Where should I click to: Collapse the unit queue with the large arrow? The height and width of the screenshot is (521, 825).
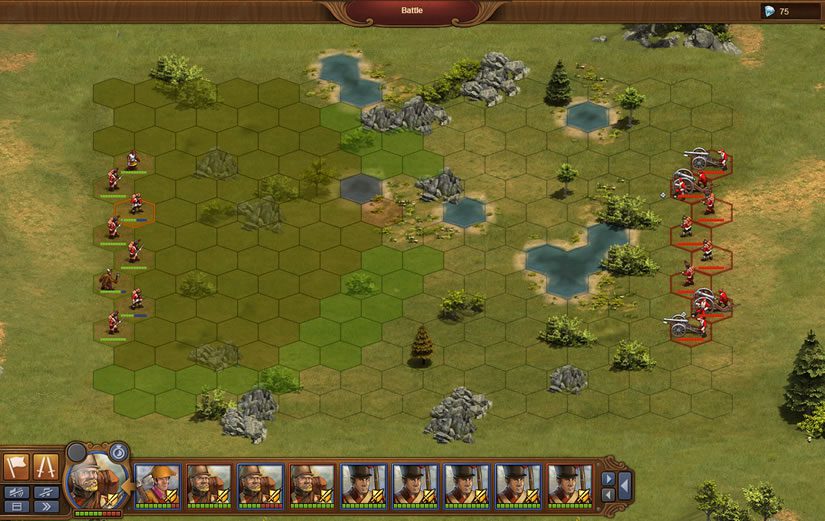click(x=624, y=486)
